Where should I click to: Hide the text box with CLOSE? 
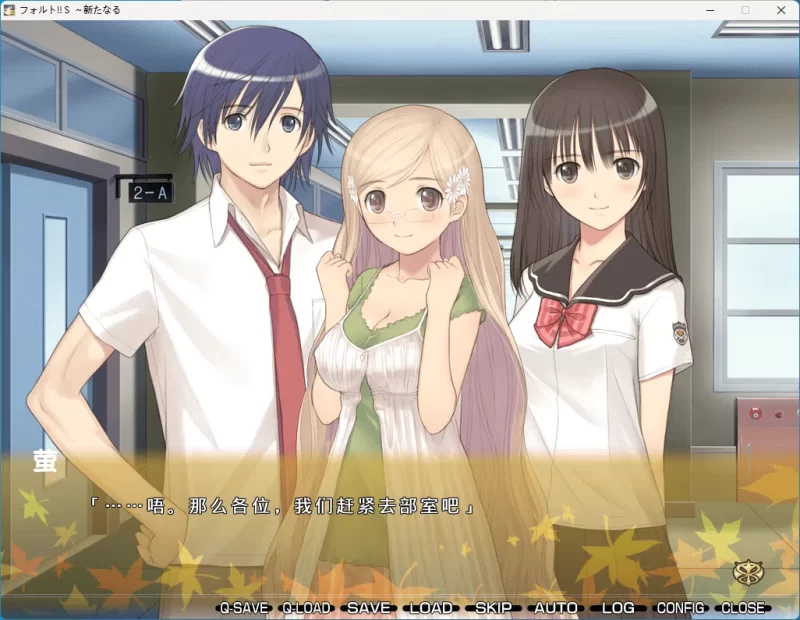tap(743, 607)
